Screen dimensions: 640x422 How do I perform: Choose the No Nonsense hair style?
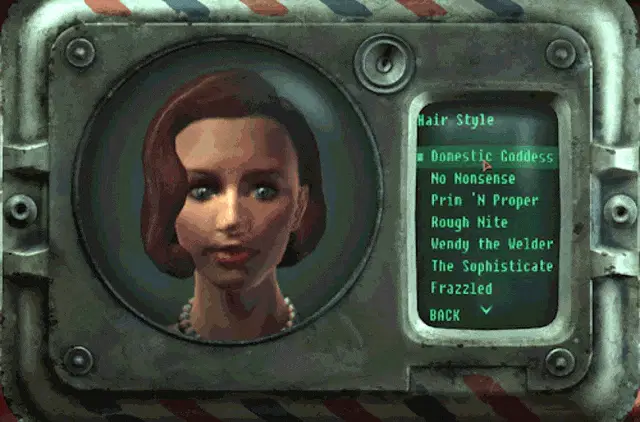point(473,179)
